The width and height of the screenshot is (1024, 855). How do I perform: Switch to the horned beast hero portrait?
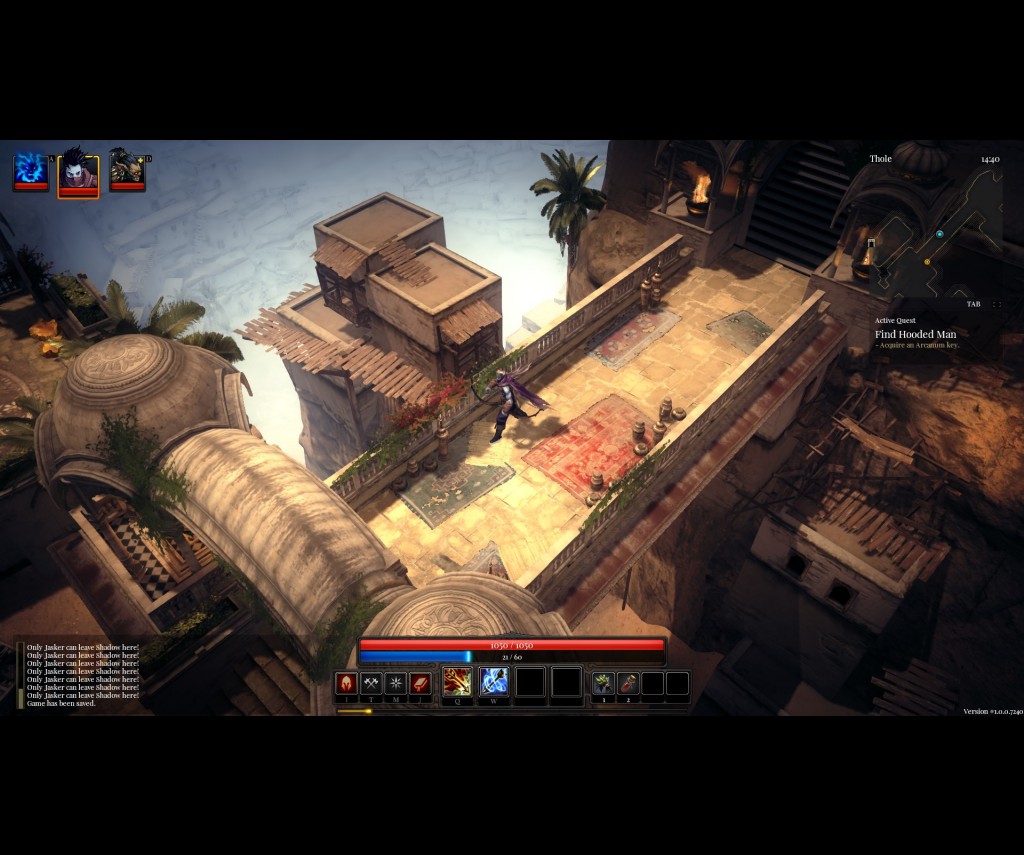tap(127, 170)
